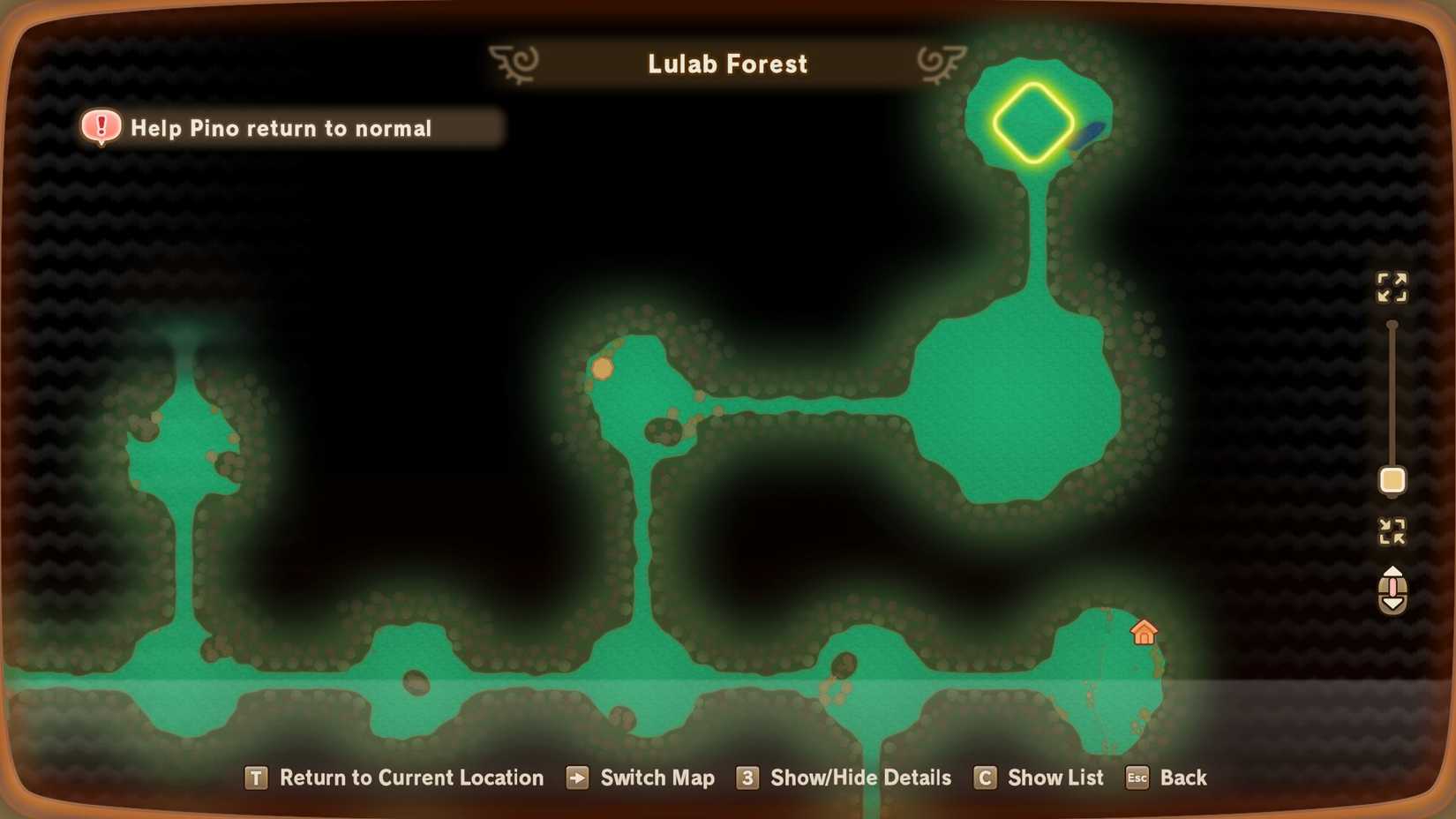Click the zoom-out arrows icon below the slider

1392,531
